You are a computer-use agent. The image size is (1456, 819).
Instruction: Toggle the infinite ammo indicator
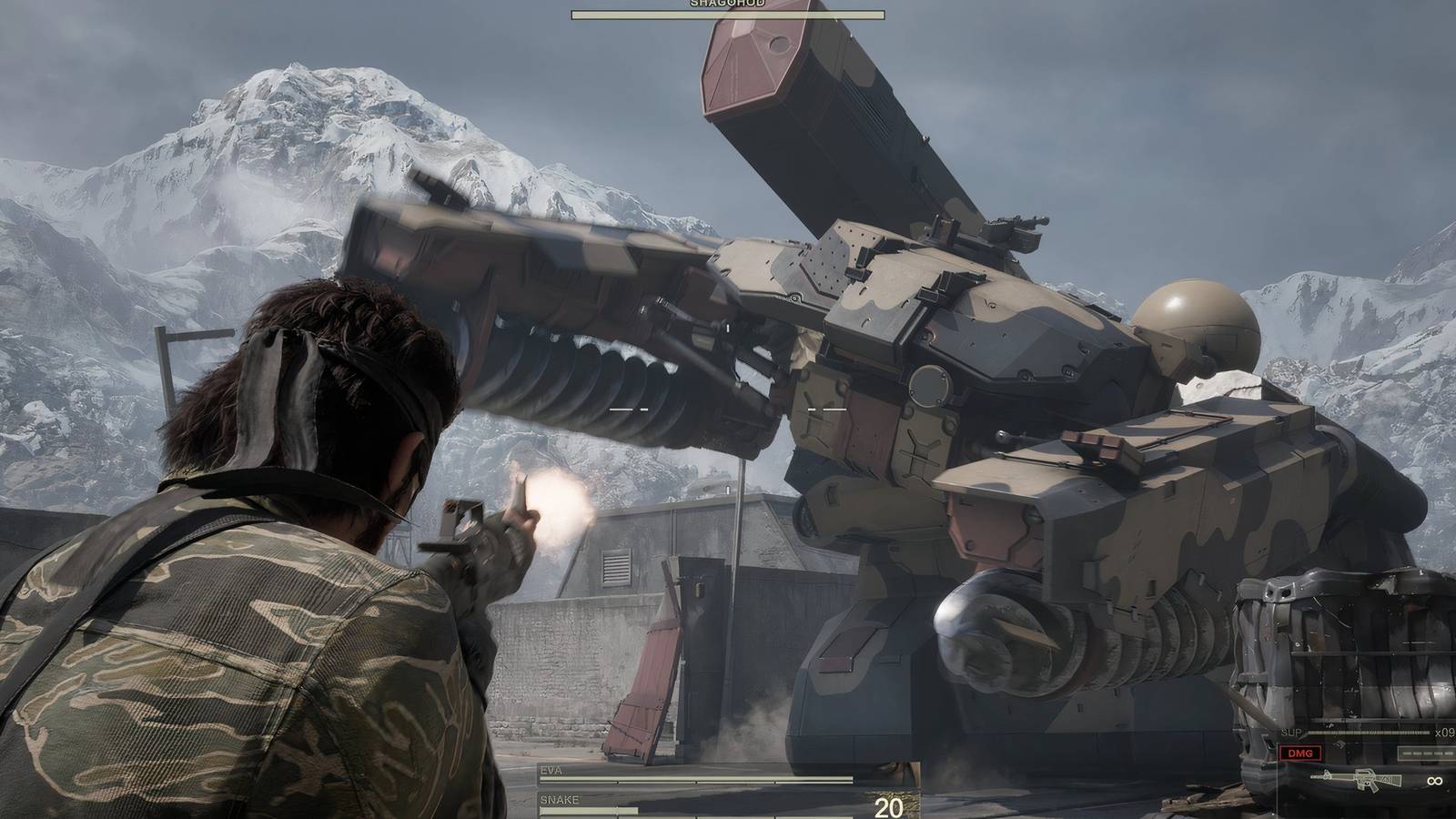(x=1435, y=781)
